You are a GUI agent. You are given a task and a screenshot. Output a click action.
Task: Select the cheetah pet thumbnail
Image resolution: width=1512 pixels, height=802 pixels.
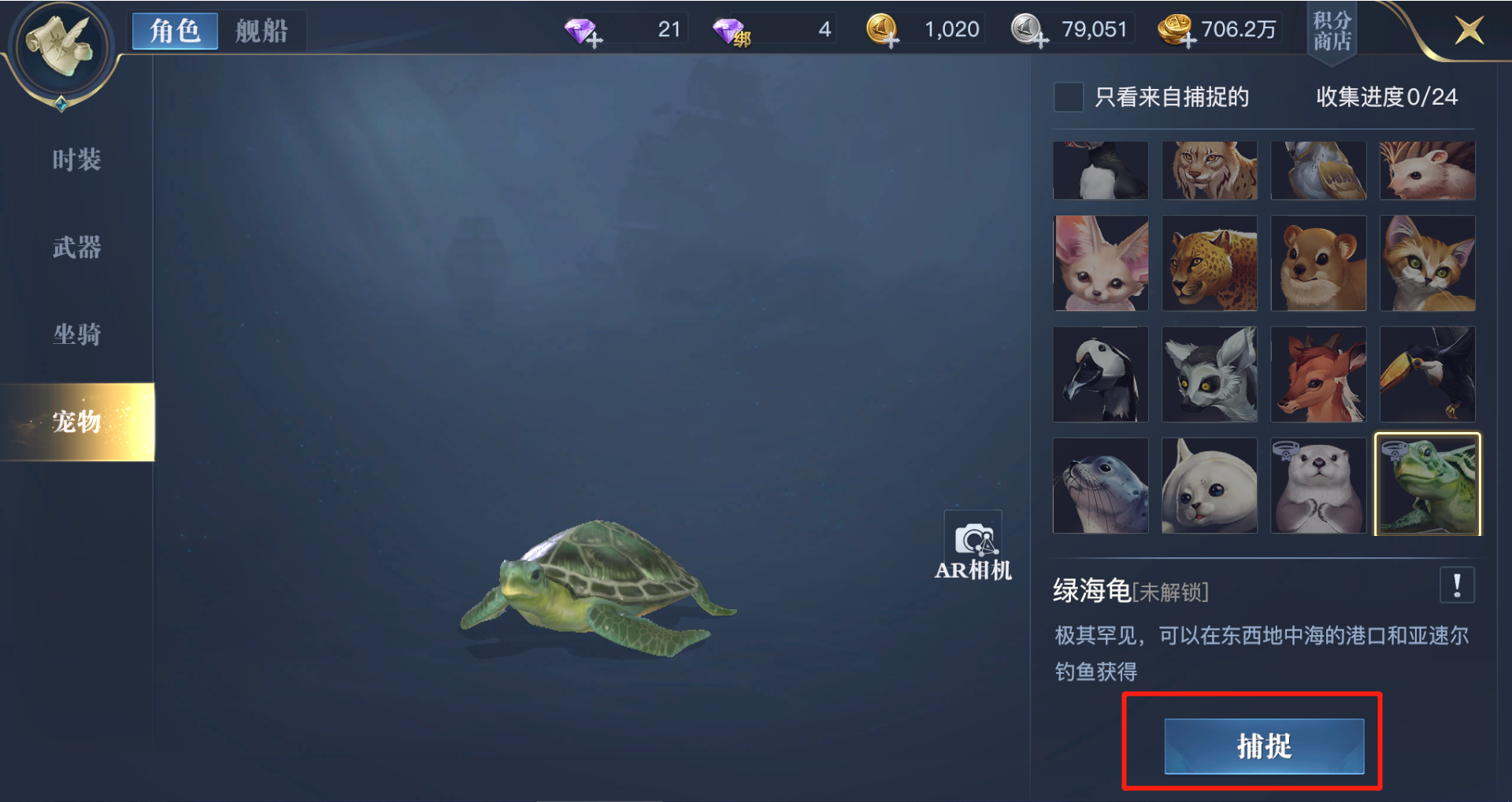[x=1210, y=263]
